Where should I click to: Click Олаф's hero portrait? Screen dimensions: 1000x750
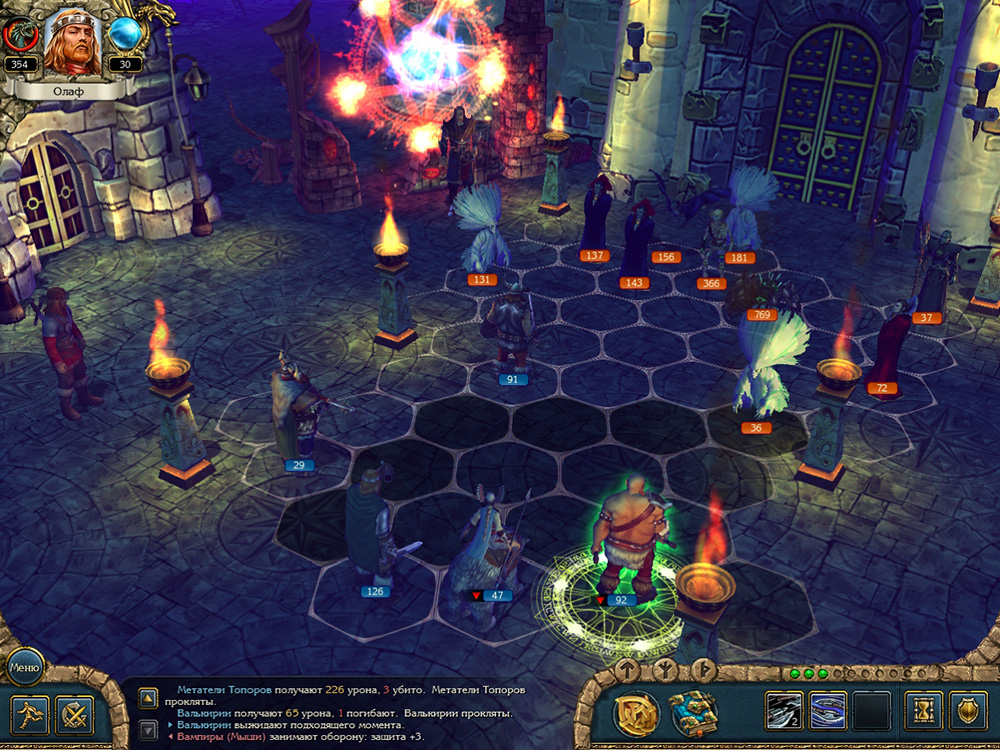pyautogui.click(x=74, y=40)
